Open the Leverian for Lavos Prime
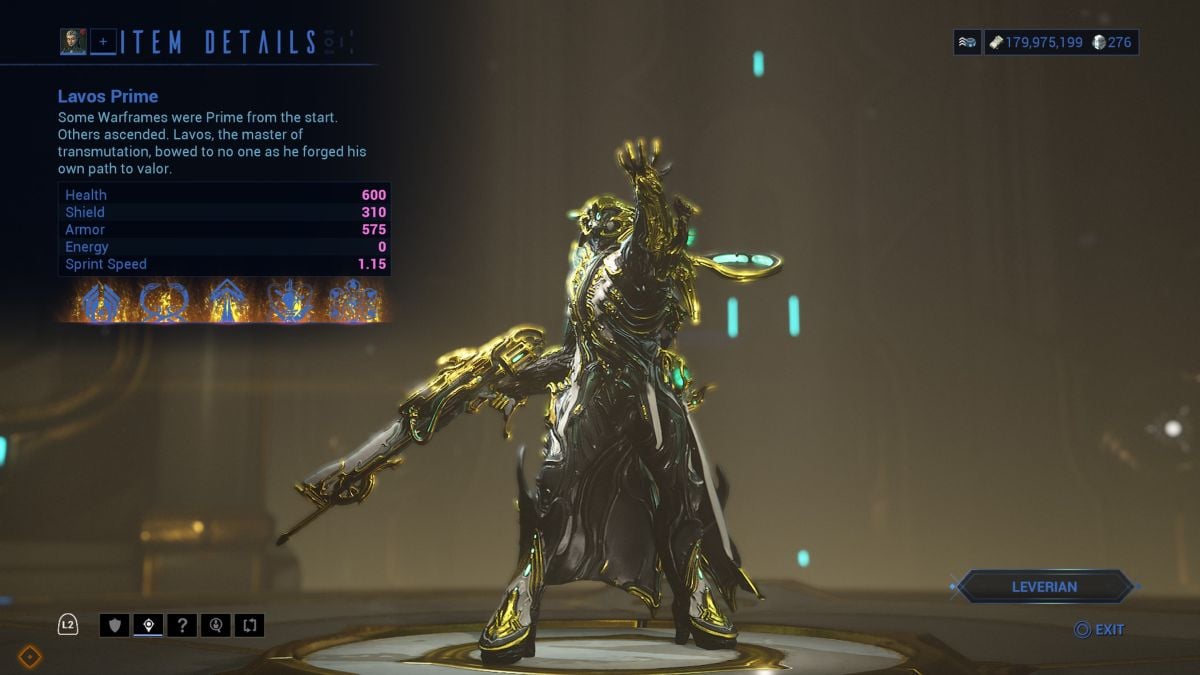The width and height of the screenshot is (1200, 675). point(1046,586)
